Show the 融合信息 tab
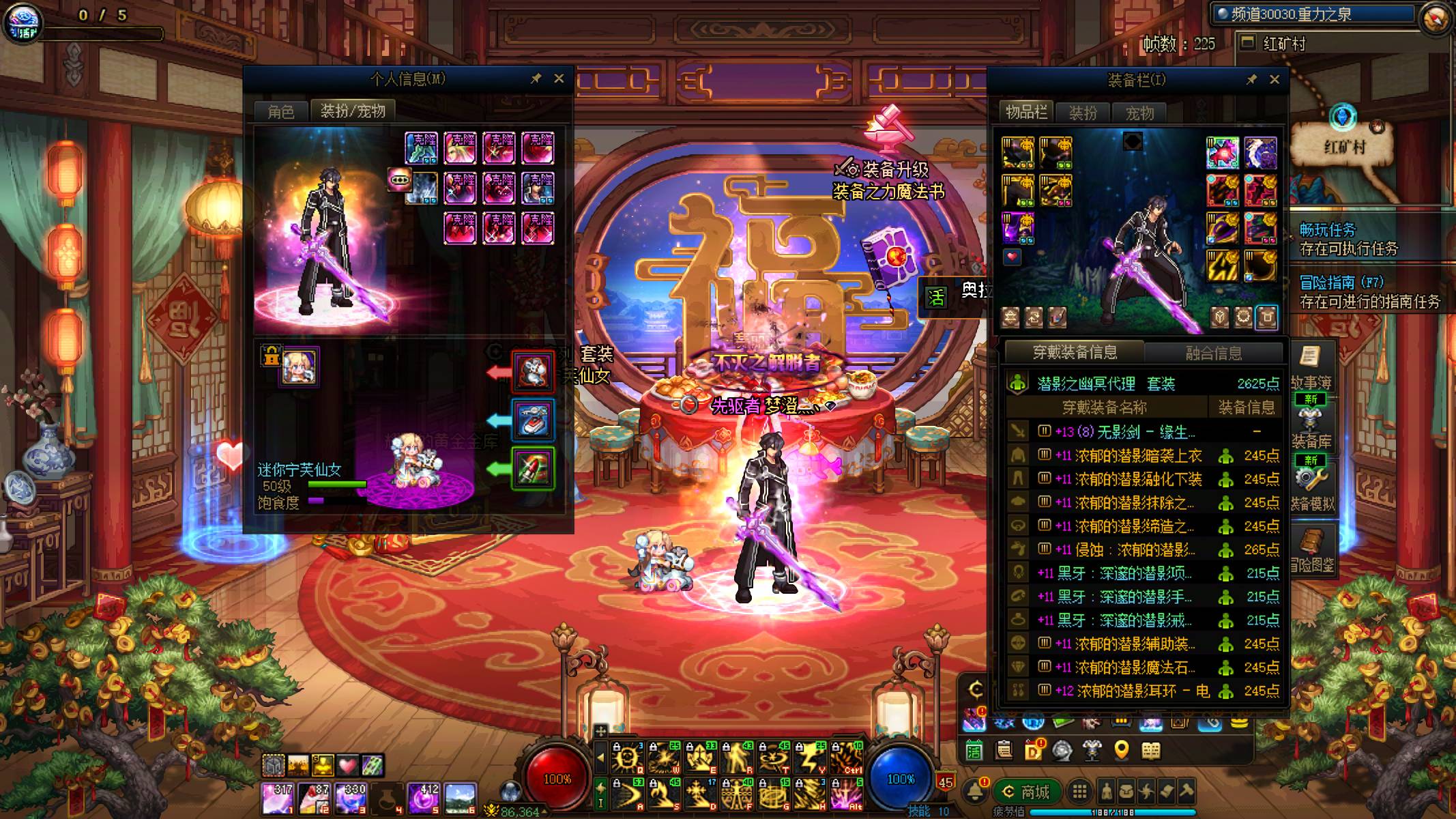Screen dimensions: 1456x819 pos(1213,353)
